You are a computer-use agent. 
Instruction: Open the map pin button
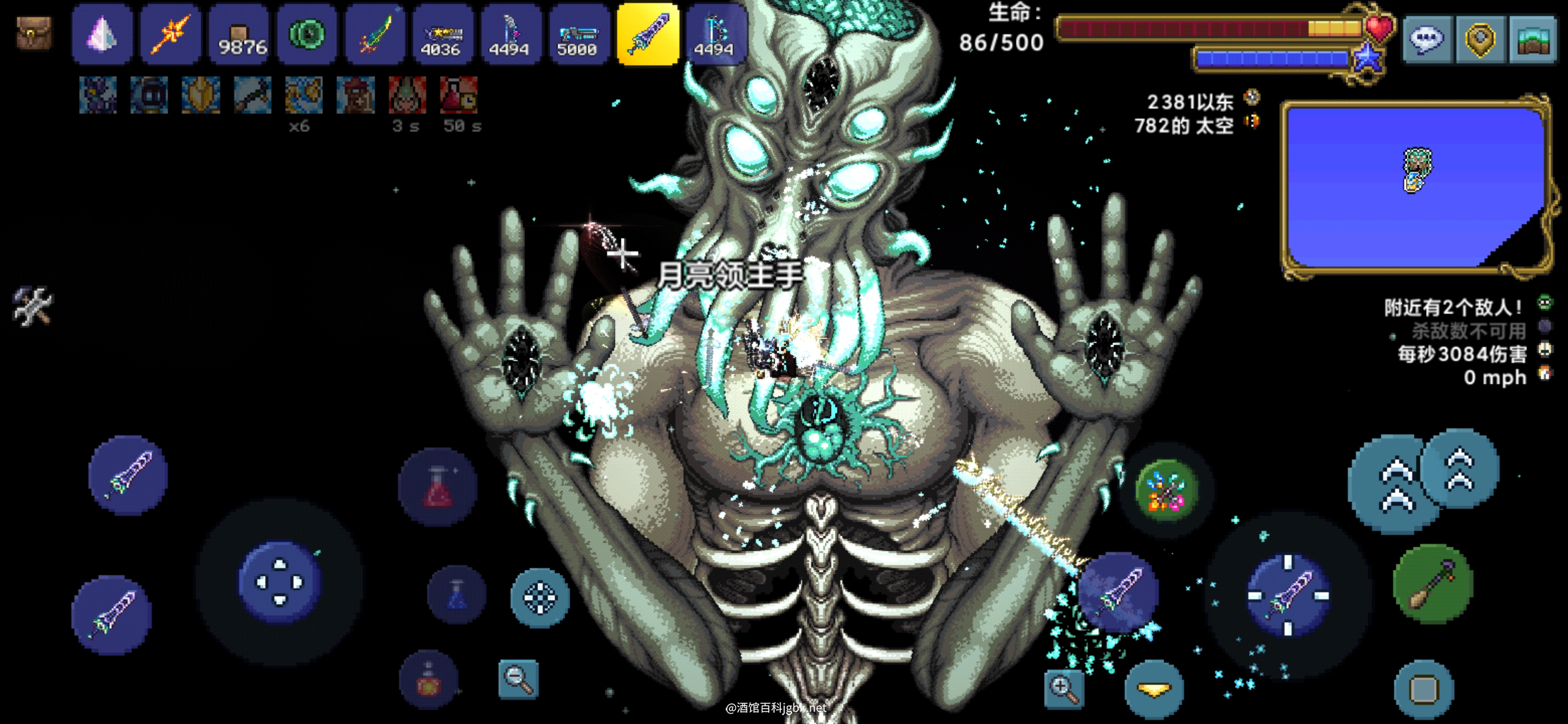[x=1480, y=39]
